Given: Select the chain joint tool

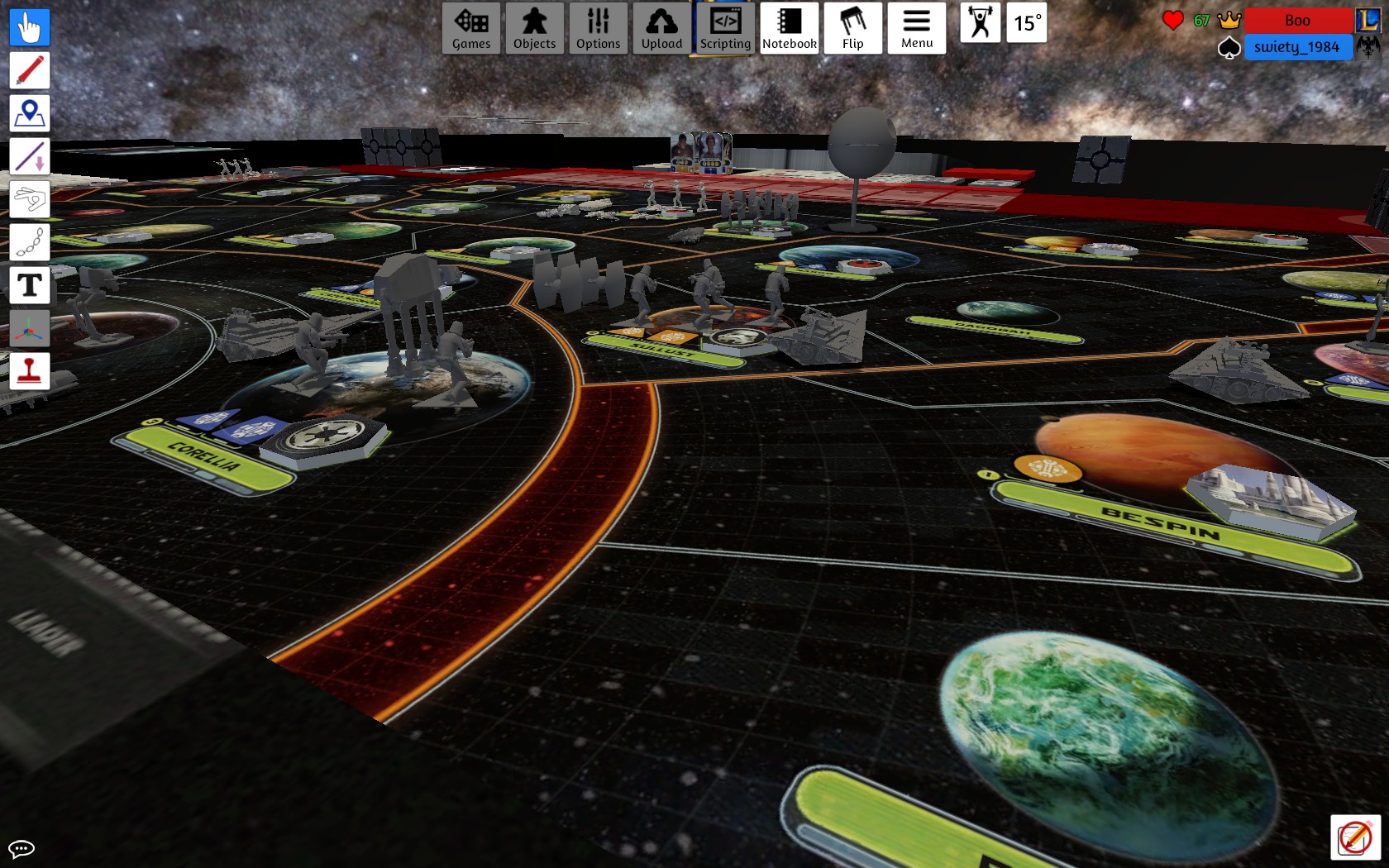Looking at the screenshot, I should pyautogui.click(x=30, y=242).
